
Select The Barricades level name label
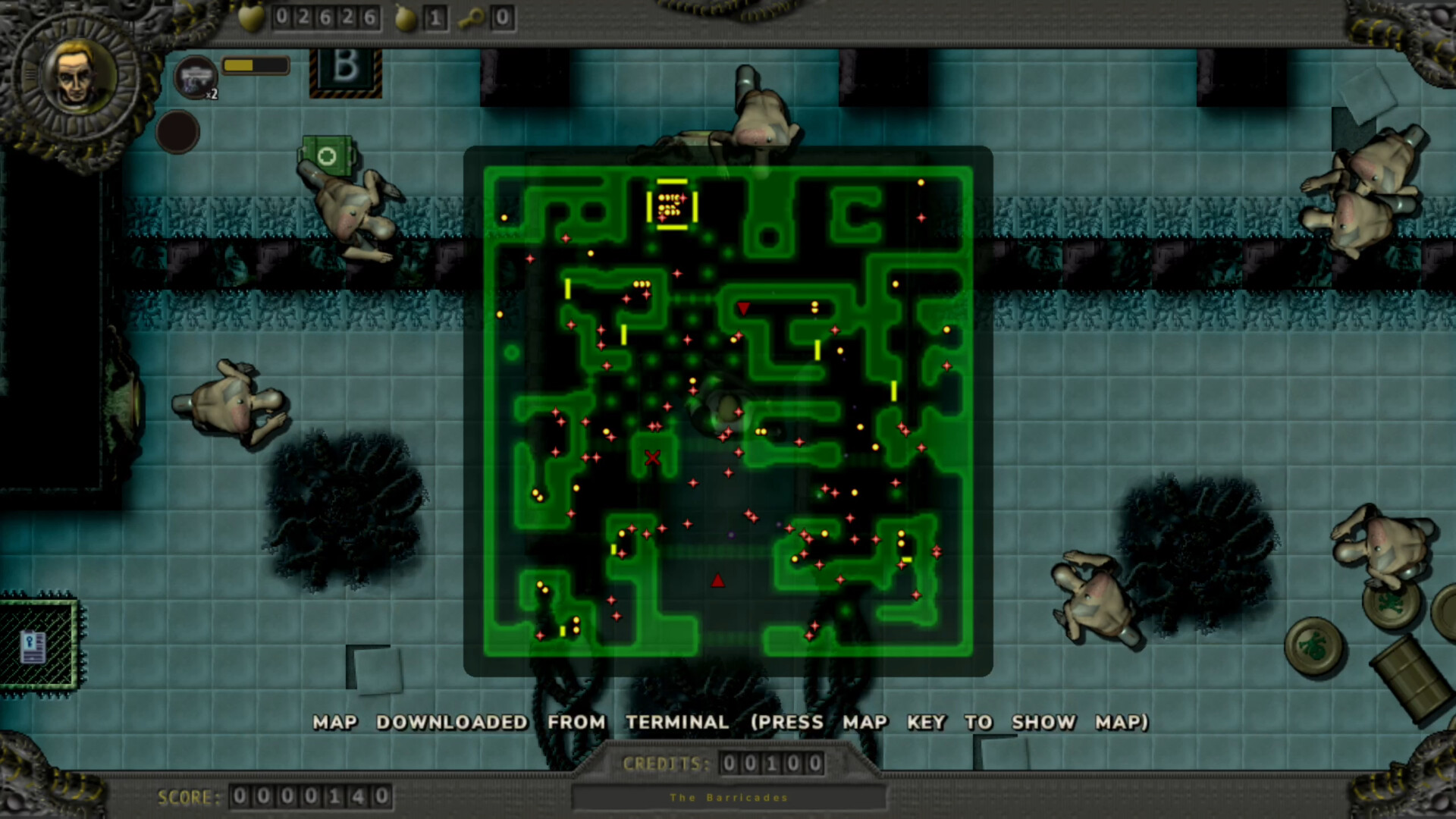pos(727,797)
